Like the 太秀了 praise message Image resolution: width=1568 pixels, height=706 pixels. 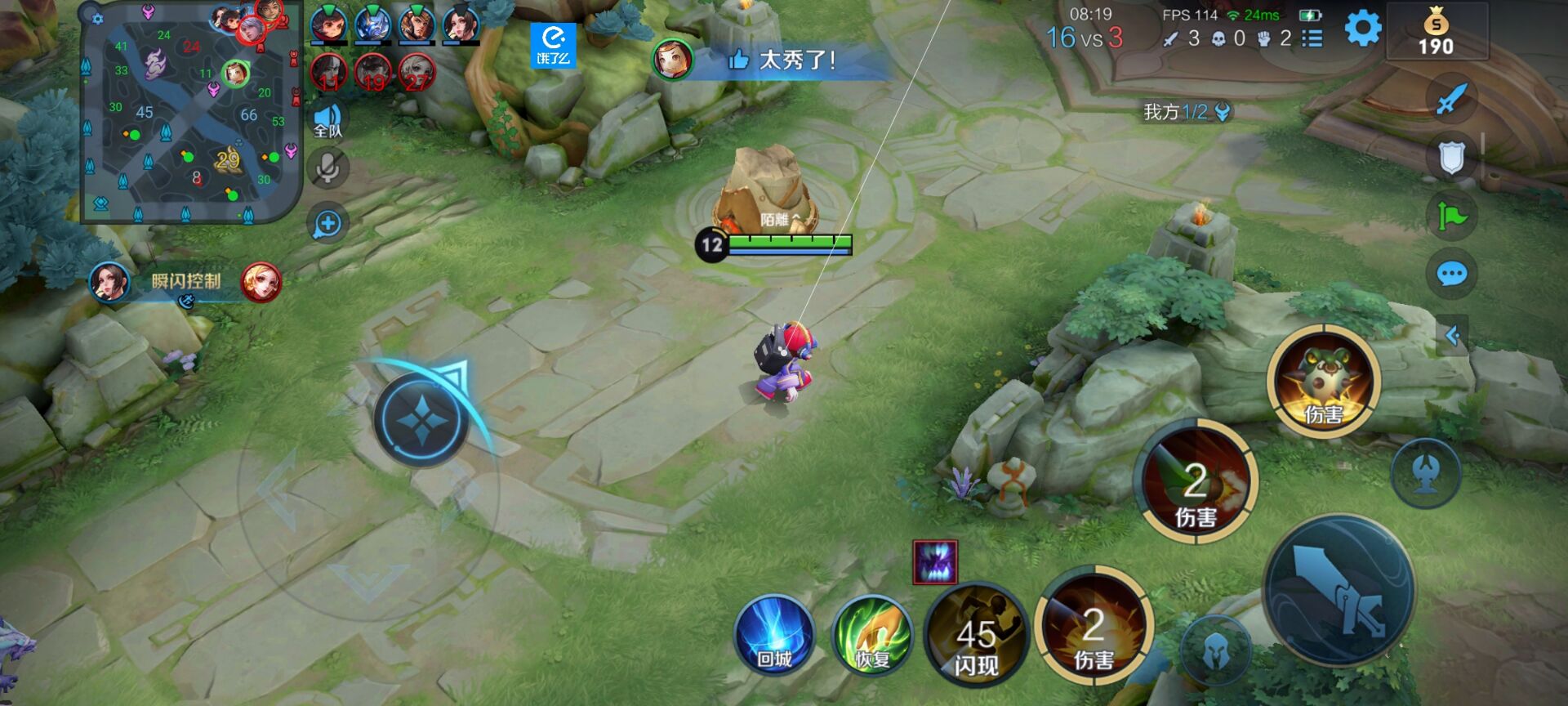[738, 60]
